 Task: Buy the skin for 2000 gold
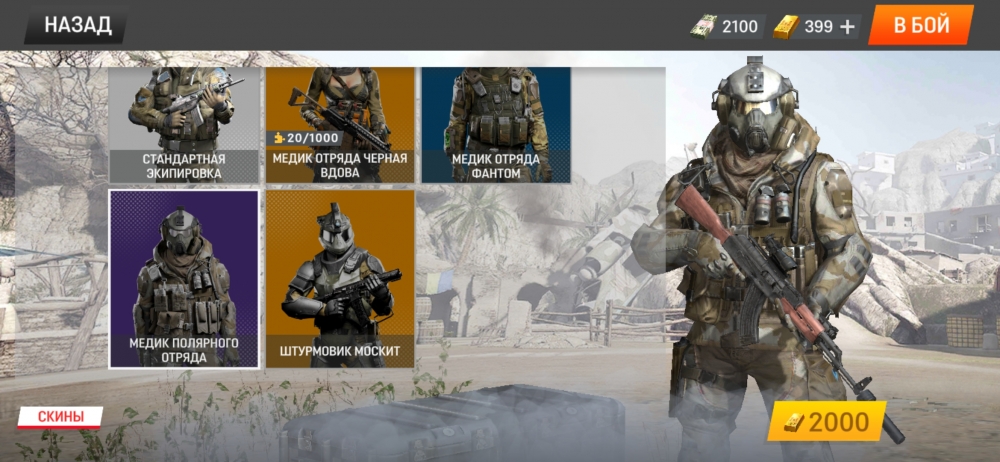[827, 422]
